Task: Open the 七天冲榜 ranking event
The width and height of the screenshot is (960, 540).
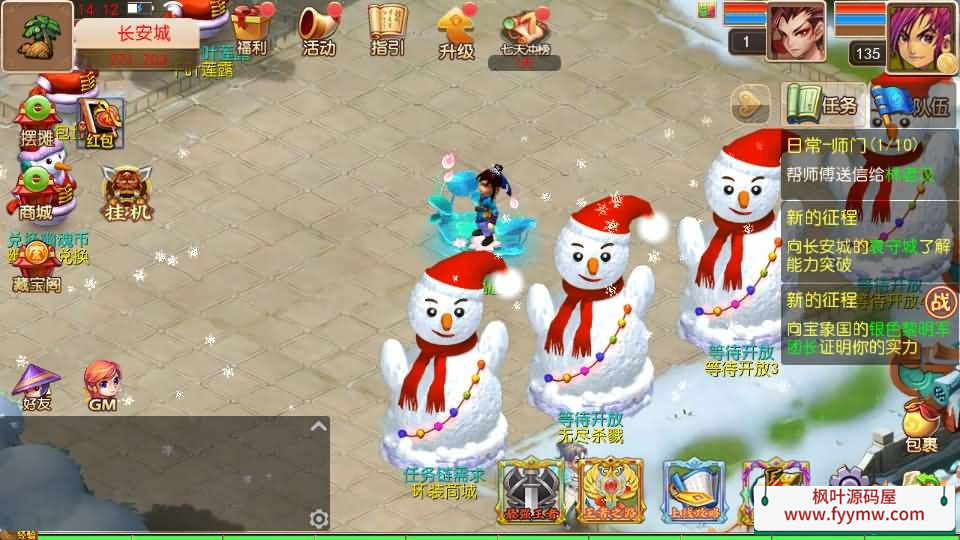Action: [x=523, y=32]
